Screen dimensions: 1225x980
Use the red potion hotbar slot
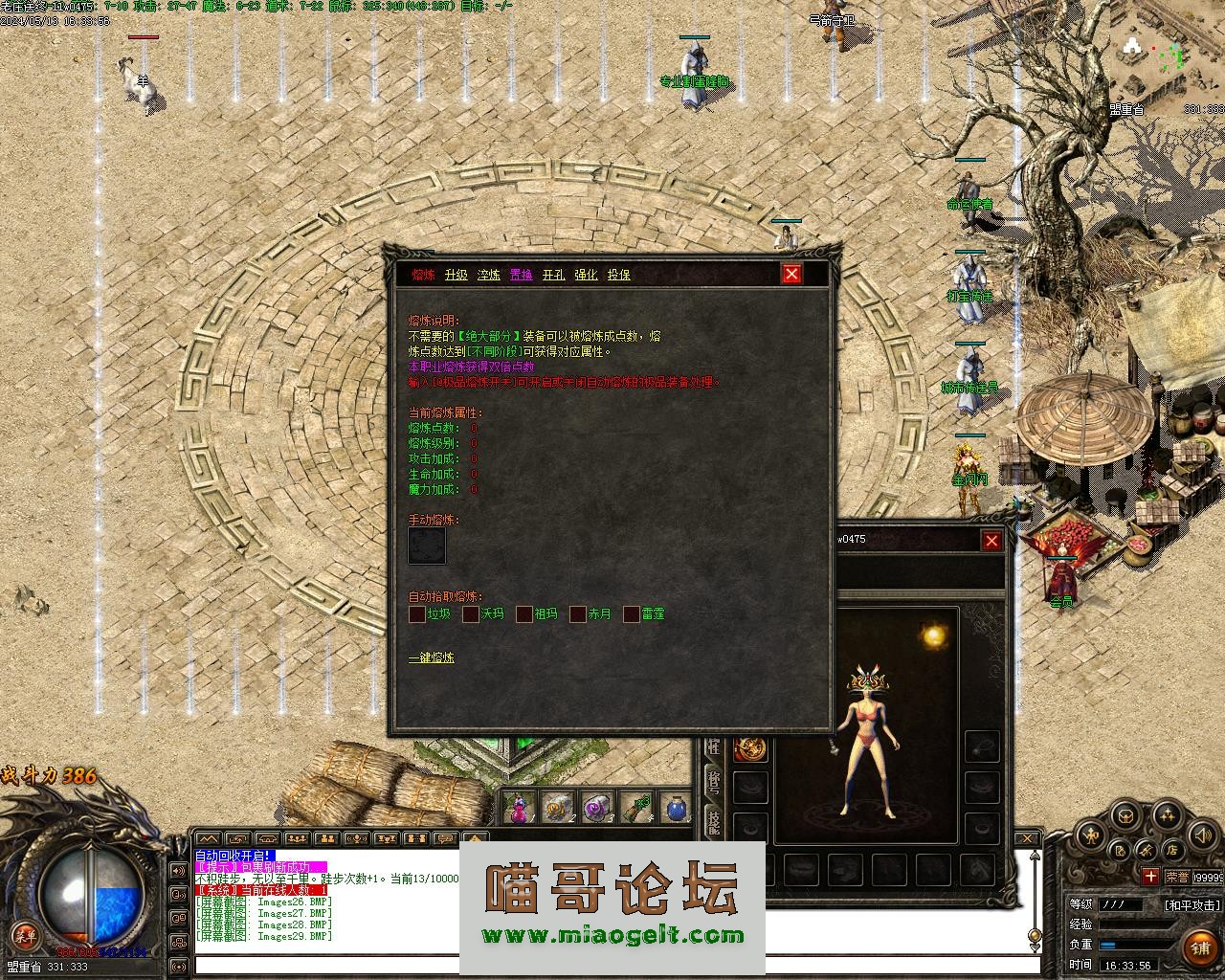pos(518,810)
